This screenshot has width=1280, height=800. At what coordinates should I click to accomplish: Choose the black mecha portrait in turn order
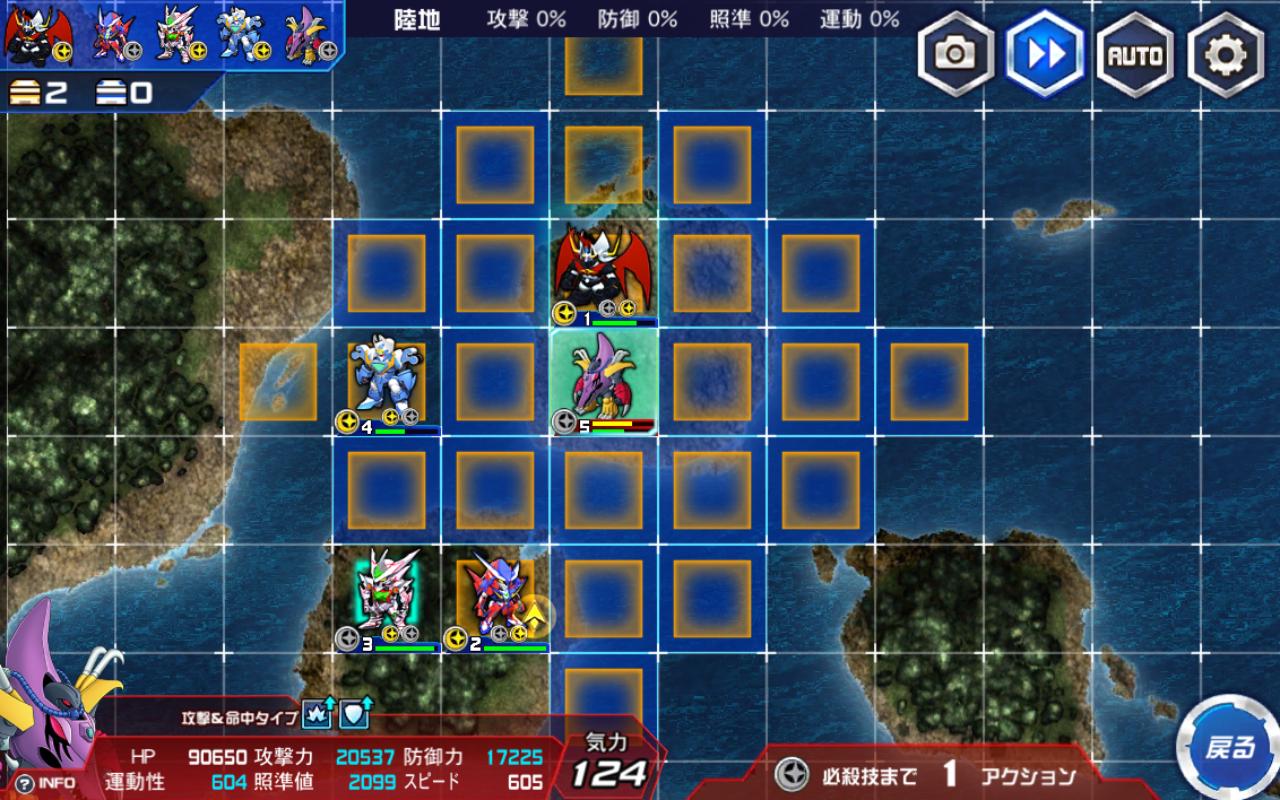[35, 35]
